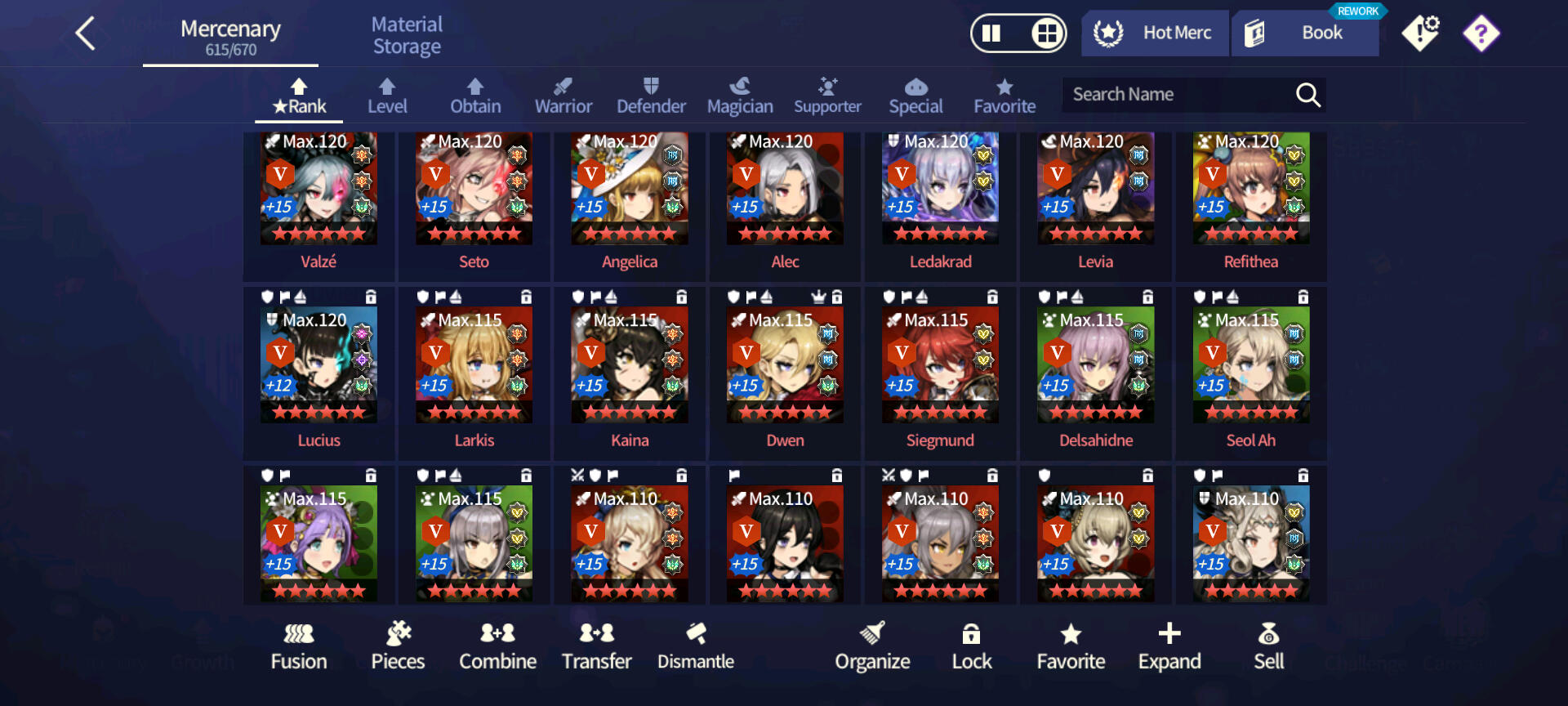This screenshot has height=706, width=1568.
Task: Open the Combine menu
Action: point(497,646)
